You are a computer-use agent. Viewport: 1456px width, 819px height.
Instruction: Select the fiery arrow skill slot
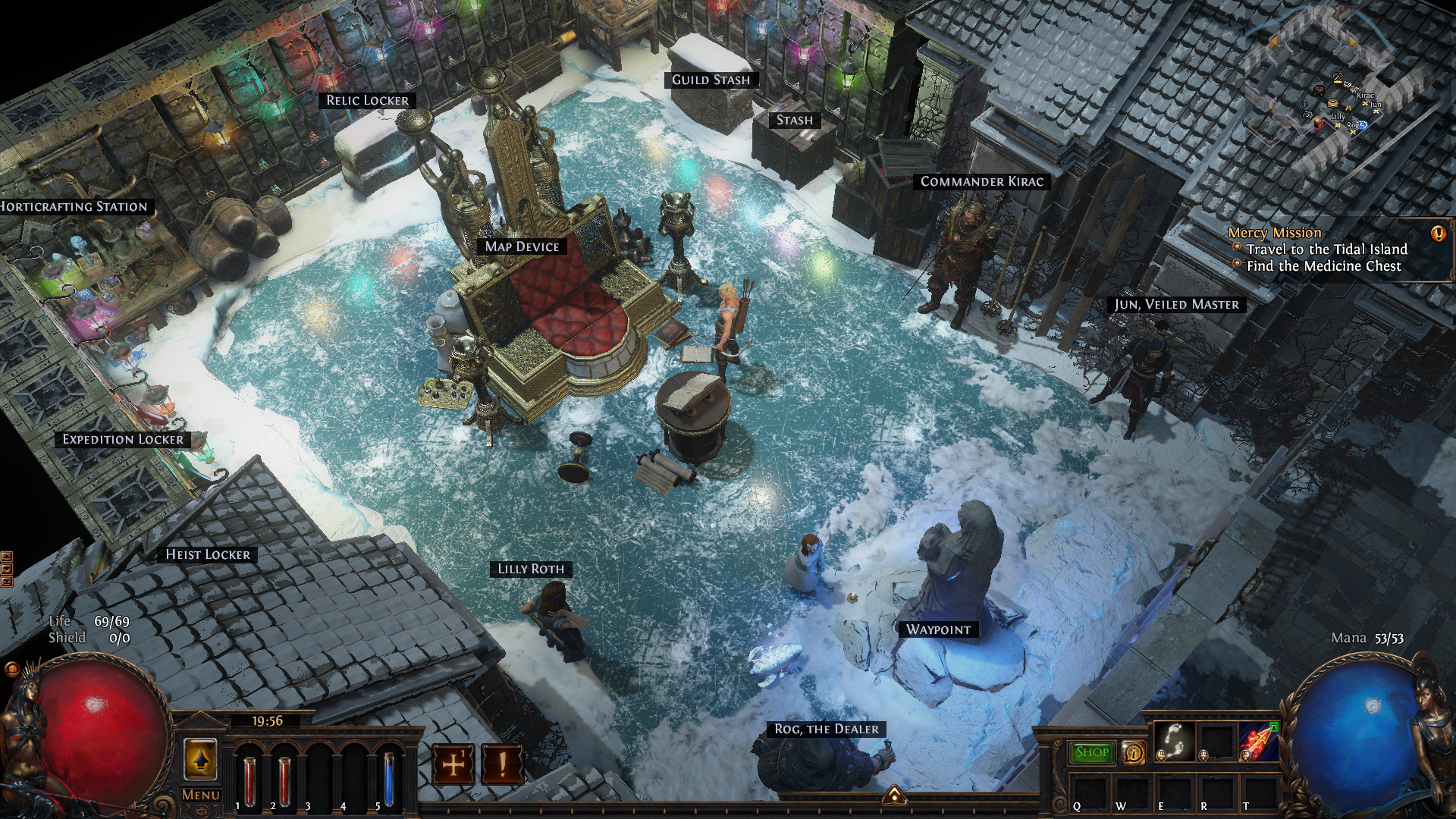[x=1259, y=740]
